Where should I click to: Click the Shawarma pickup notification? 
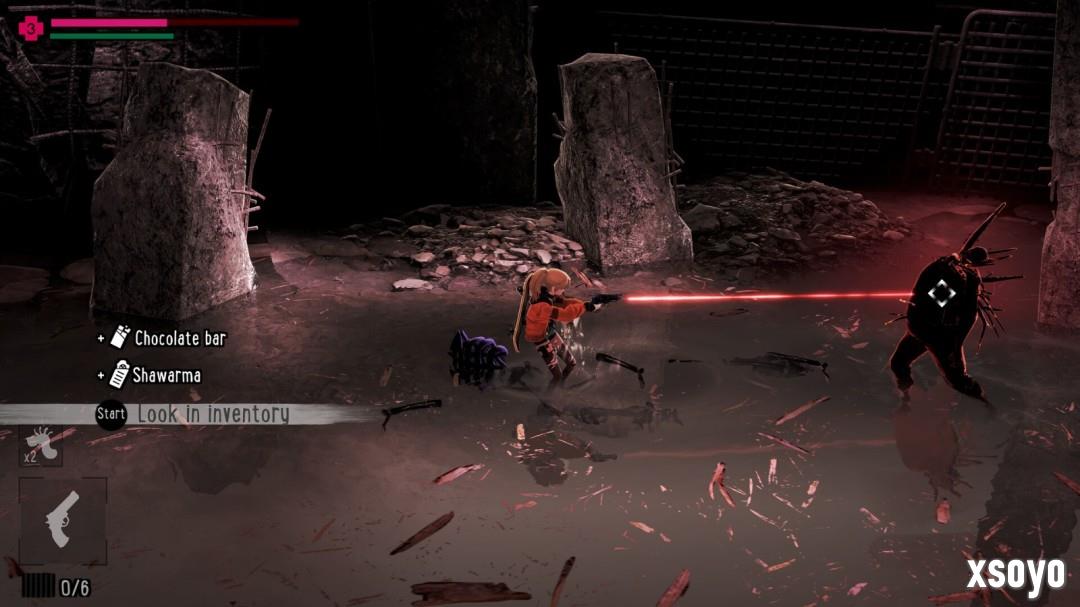click(156, 375)
